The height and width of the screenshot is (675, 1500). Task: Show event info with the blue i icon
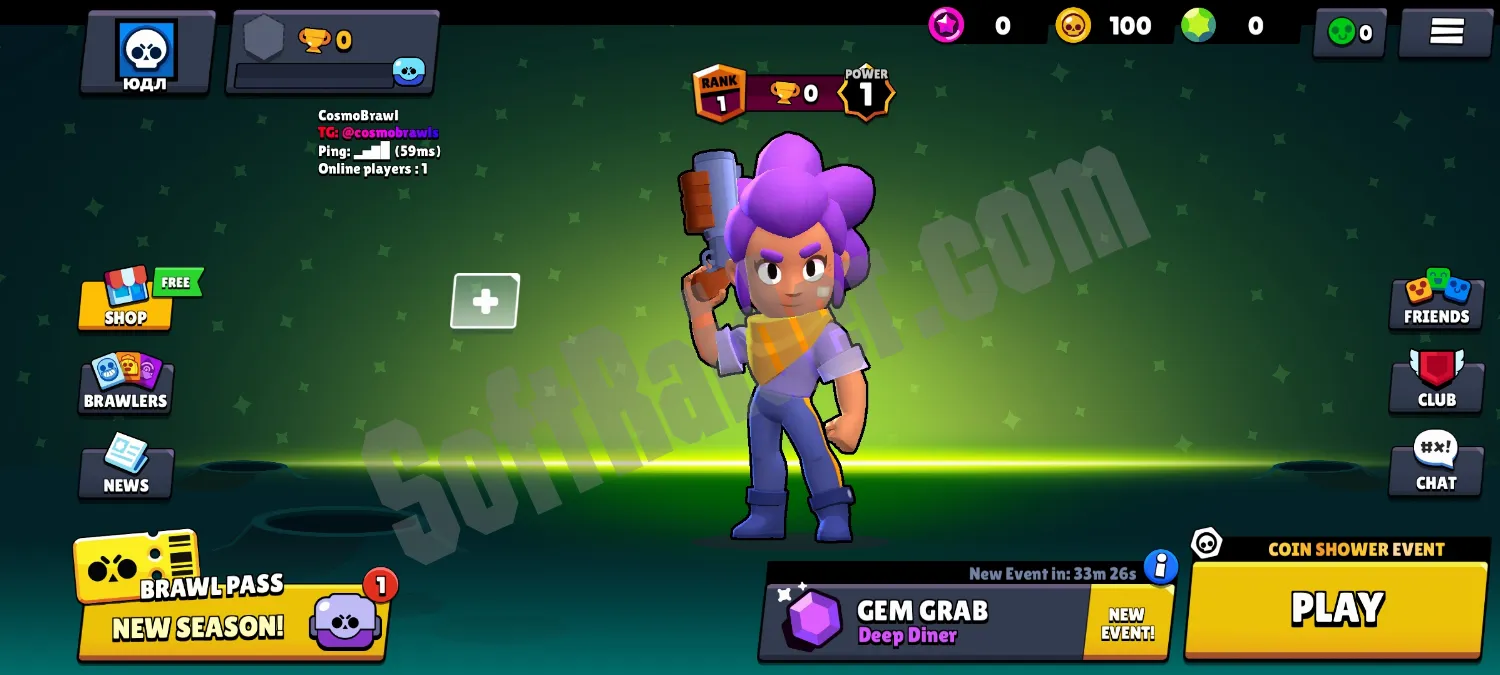1160,567
